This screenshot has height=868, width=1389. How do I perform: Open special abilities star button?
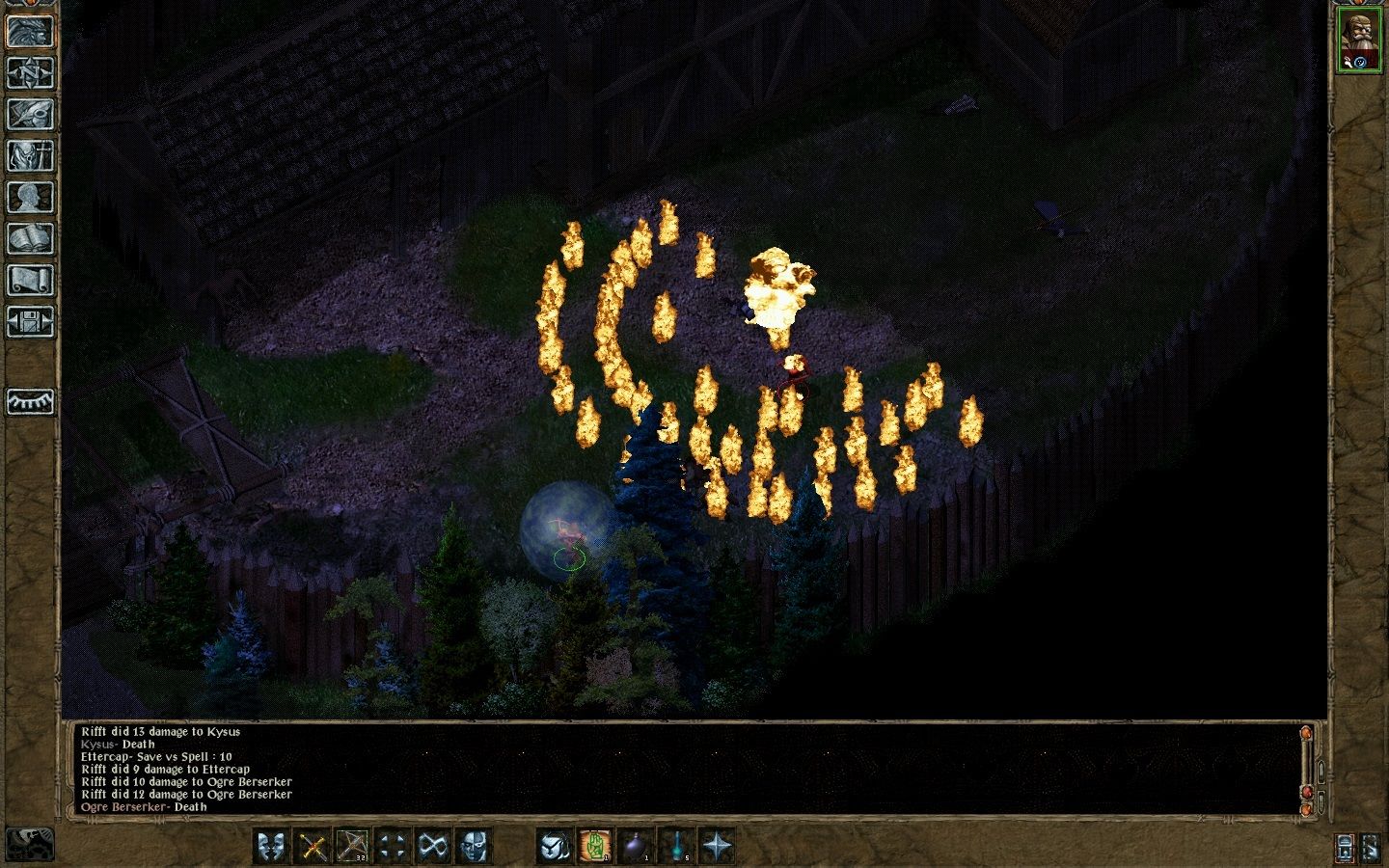click(x=717, y=846)
